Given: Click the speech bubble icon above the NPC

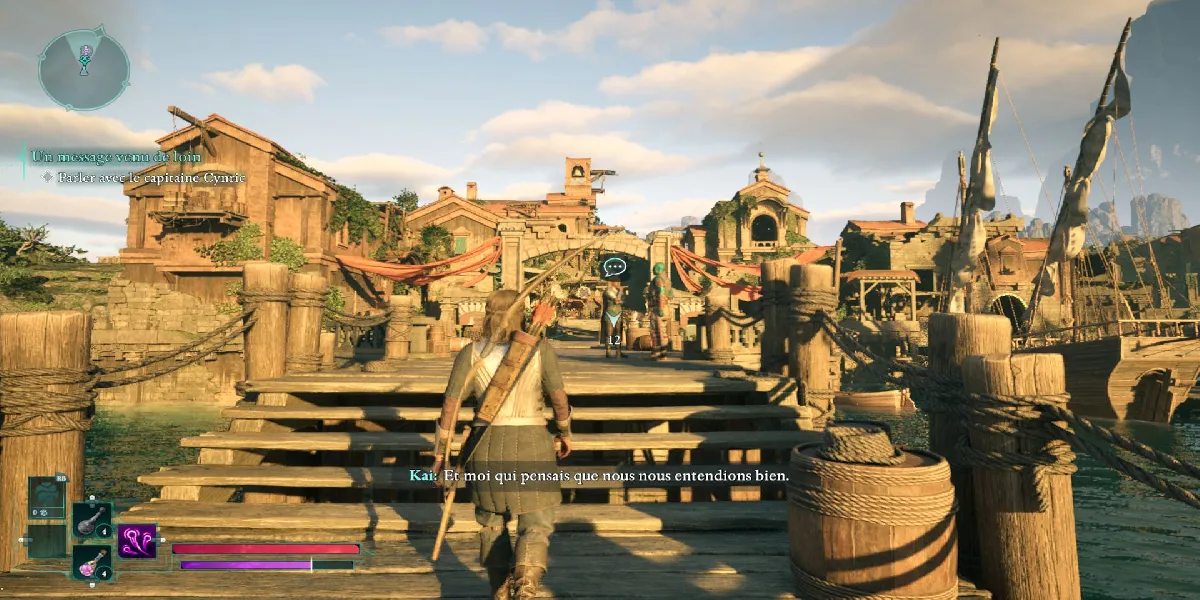Looking at the screenshot, I should (615, 268).
